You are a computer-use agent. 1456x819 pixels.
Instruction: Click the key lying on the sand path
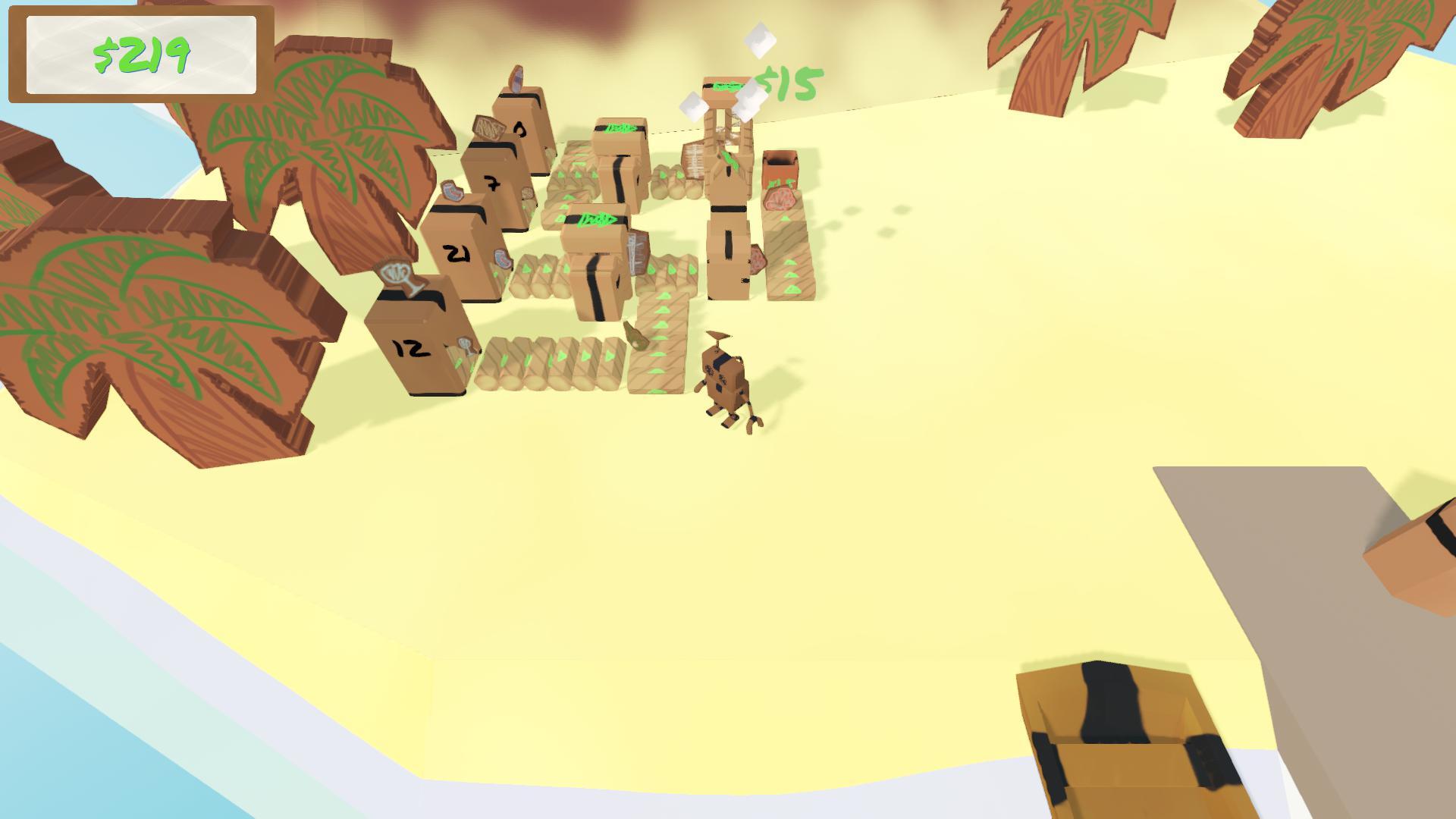(637, 334)
